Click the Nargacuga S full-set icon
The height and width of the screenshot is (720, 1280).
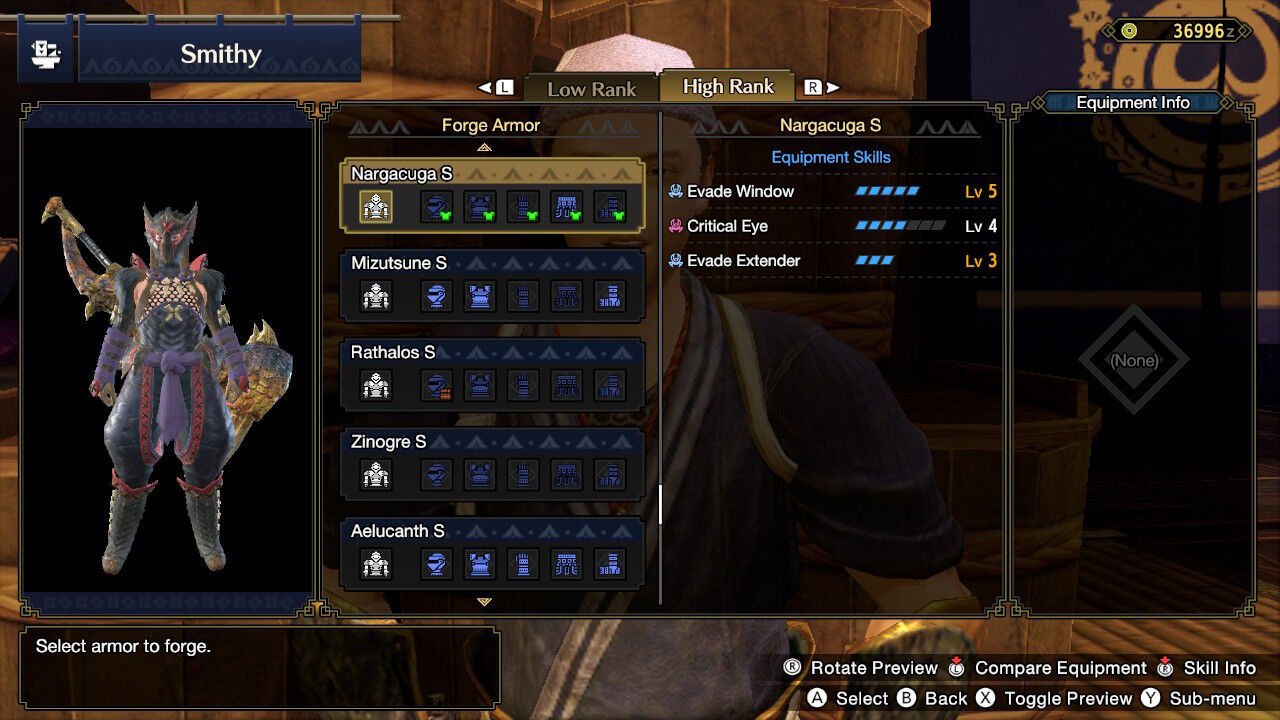376,207
